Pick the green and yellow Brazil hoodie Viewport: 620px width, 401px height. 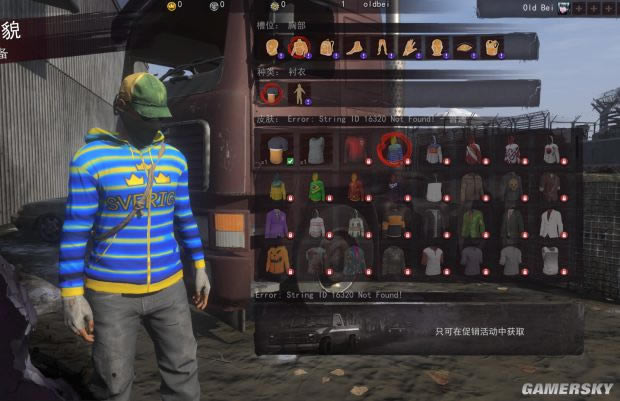317,187
